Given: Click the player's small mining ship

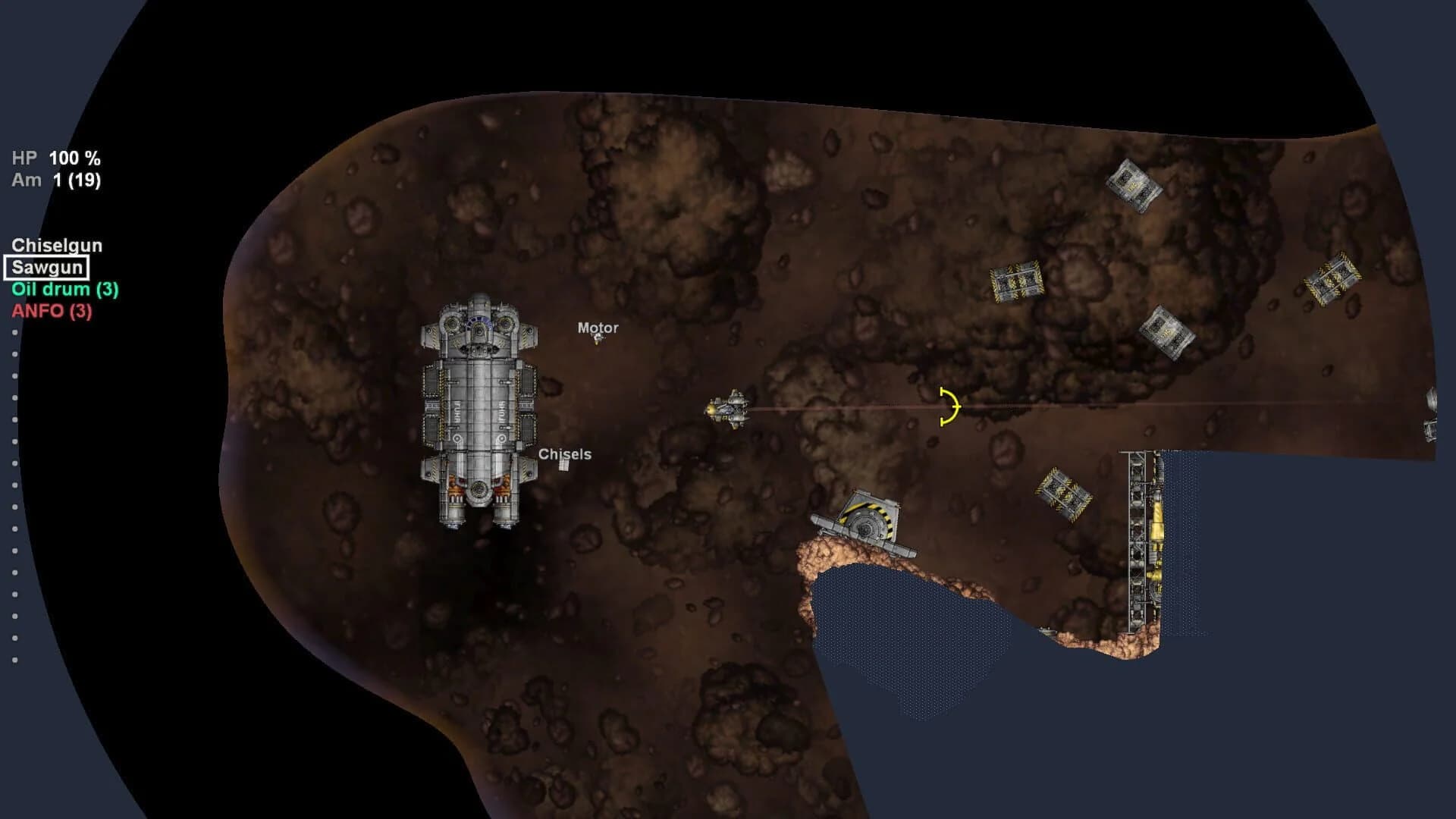Looking at the screenshot, I should point(730,408).
